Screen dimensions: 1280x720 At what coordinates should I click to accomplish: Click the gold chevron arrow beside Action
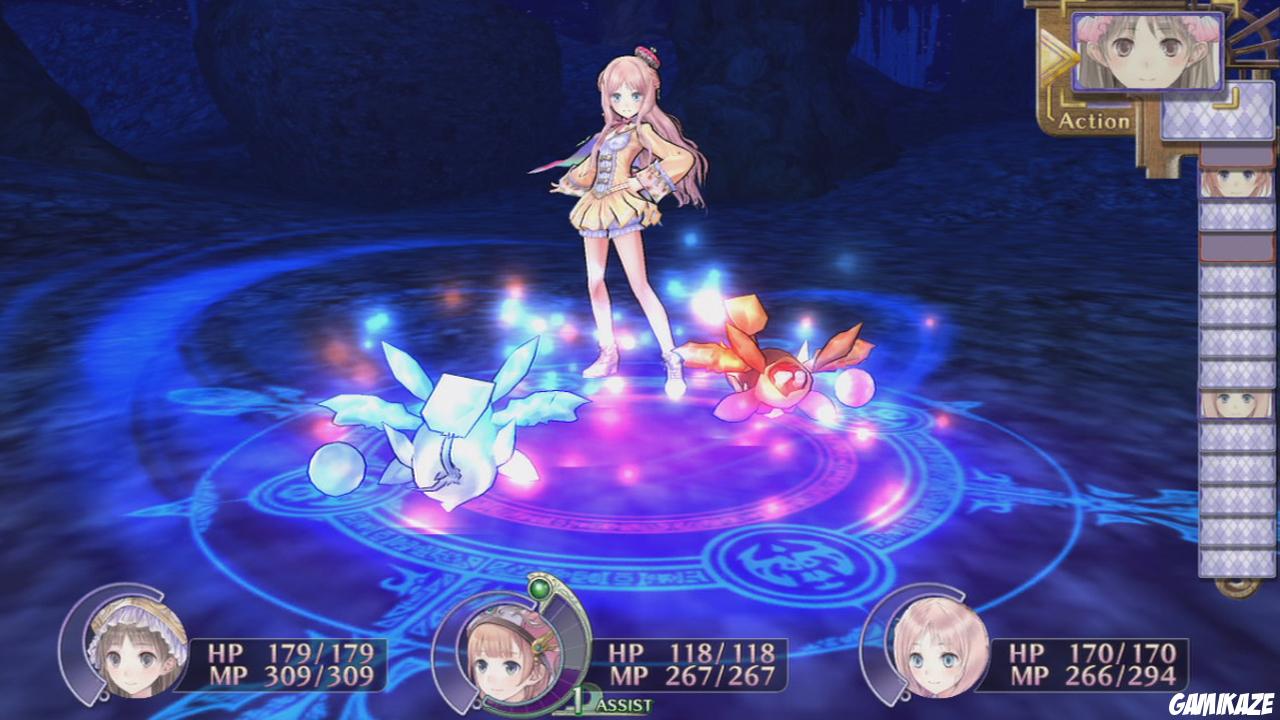pyautogui.click(x=1051, y=55)
